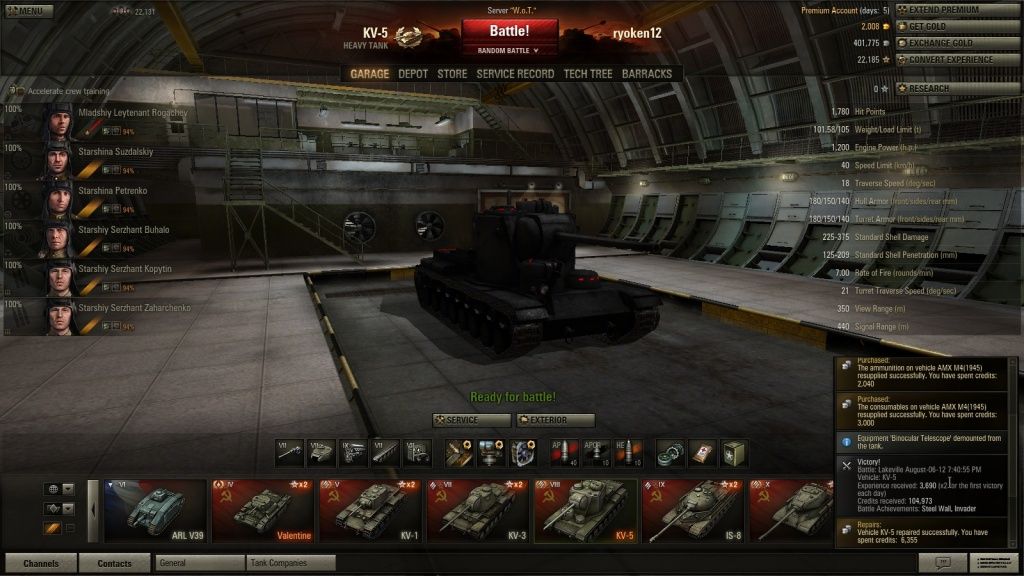Open the Exterior customization button

[555, 420]
